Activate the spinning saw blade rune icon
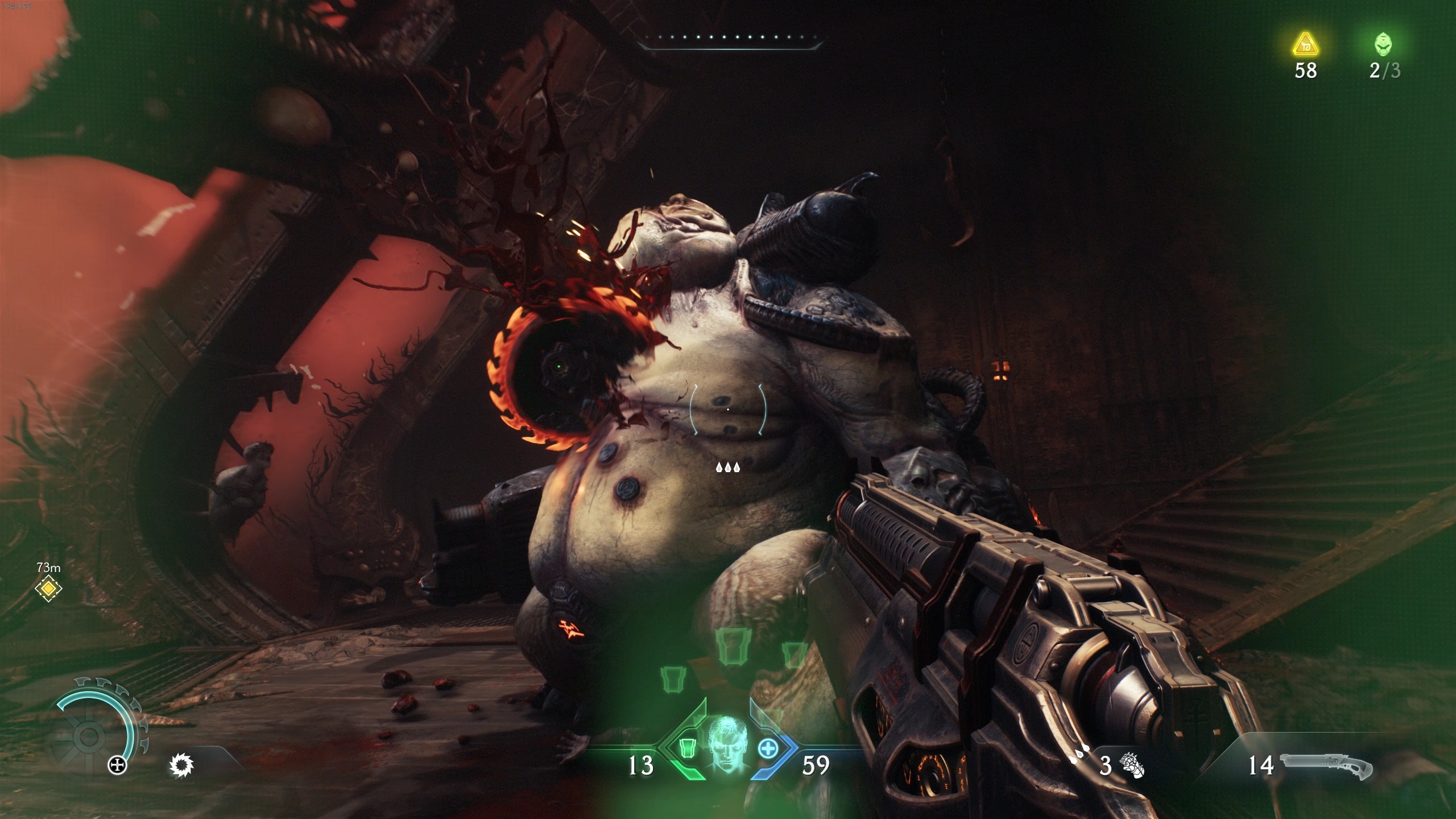 click(x=182, y=765)
